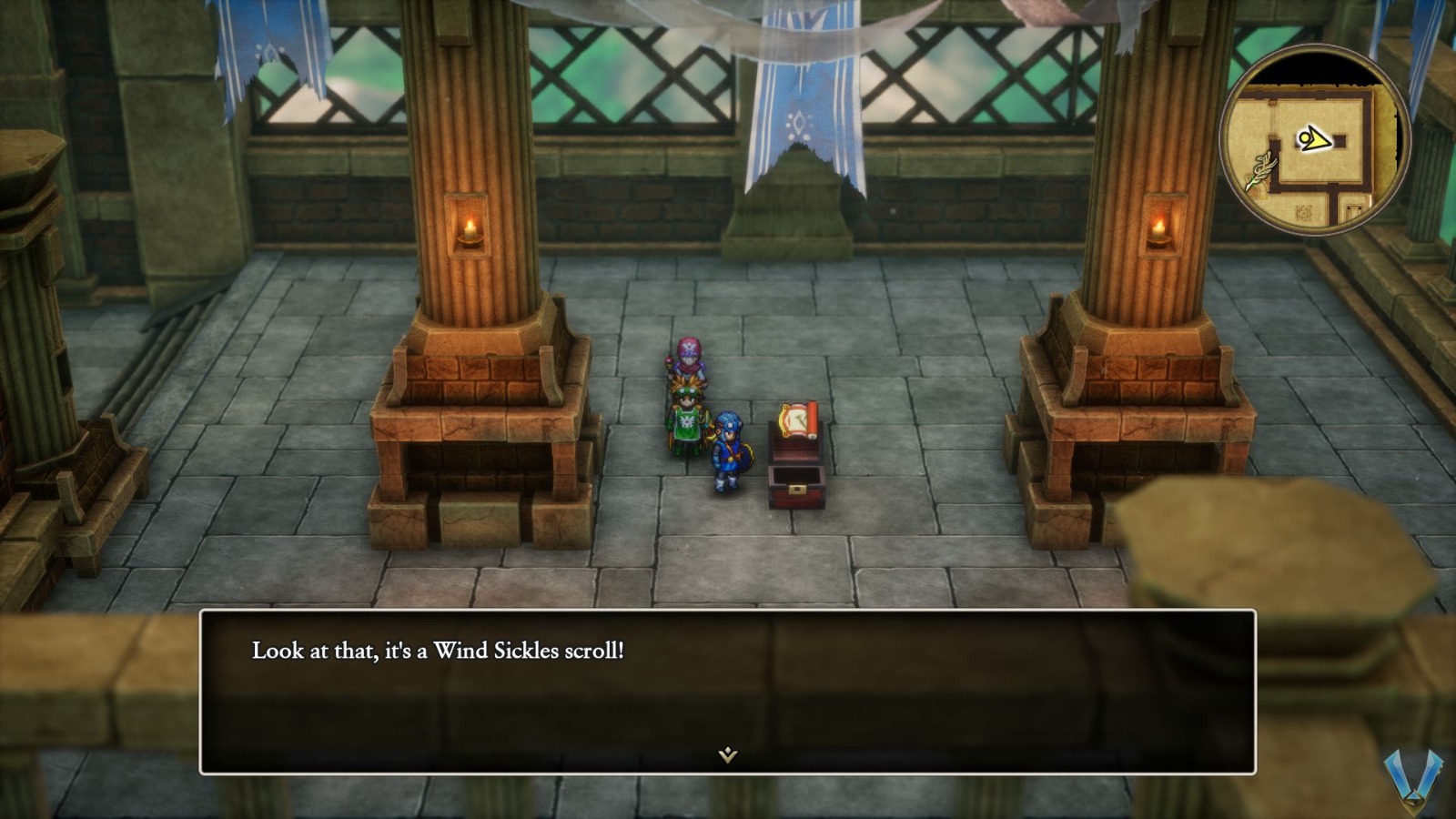
Task: Select the Wind Sickles dialogue text
Action: 440,649
